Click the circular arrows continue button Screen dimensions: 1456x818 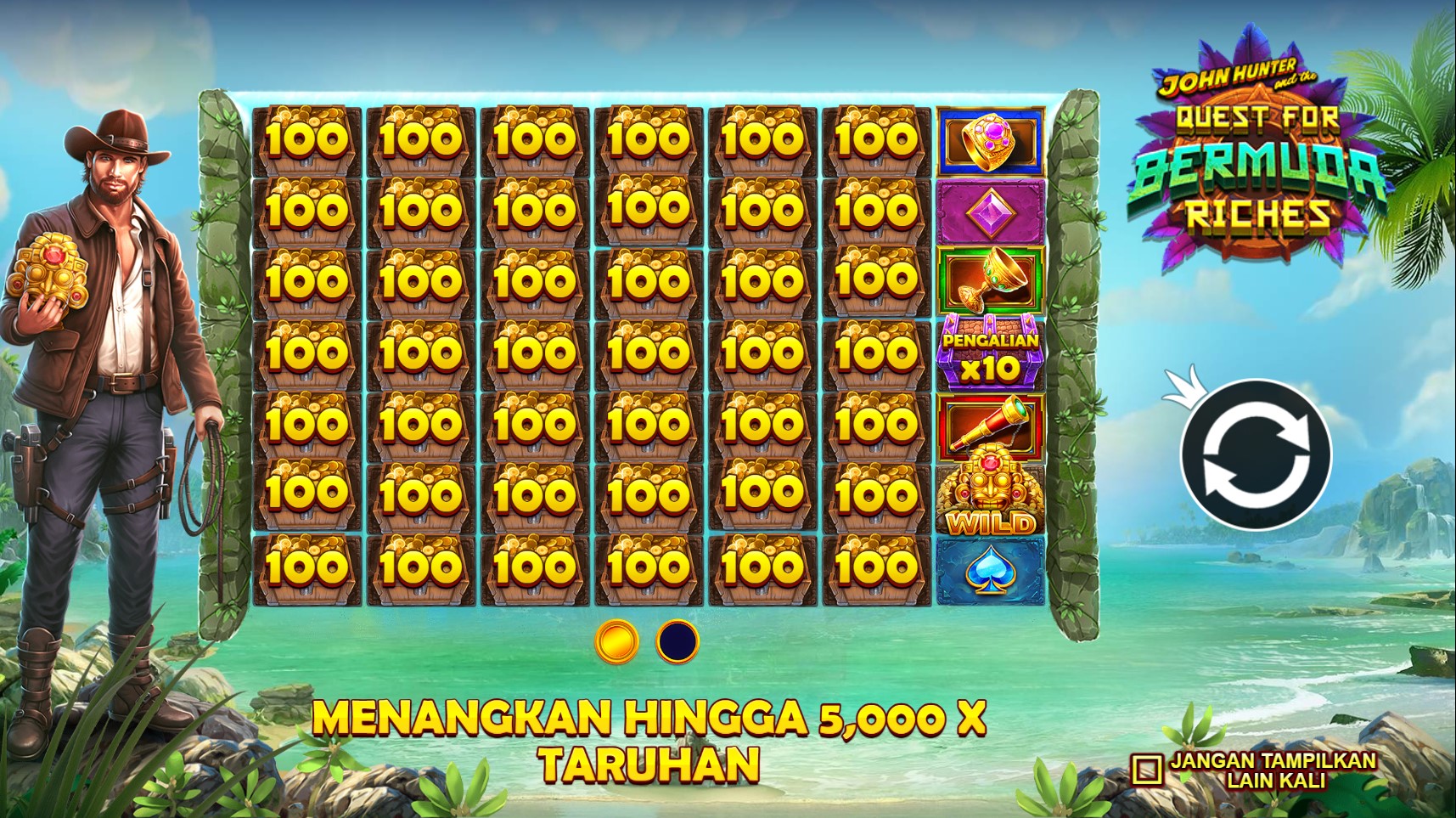pos(1256,454)
